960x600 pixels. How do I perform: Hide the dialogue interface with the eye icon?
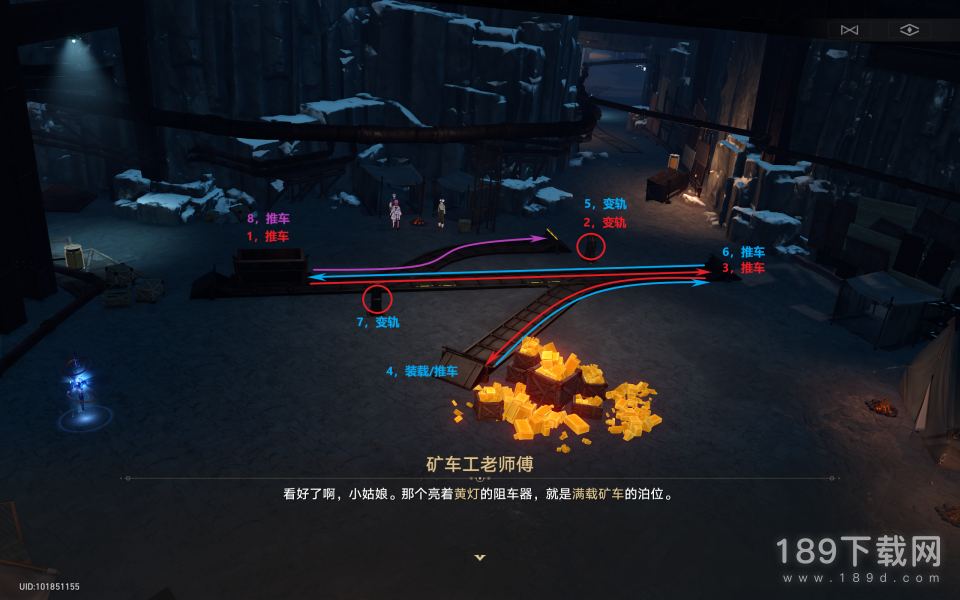point(908,30)
